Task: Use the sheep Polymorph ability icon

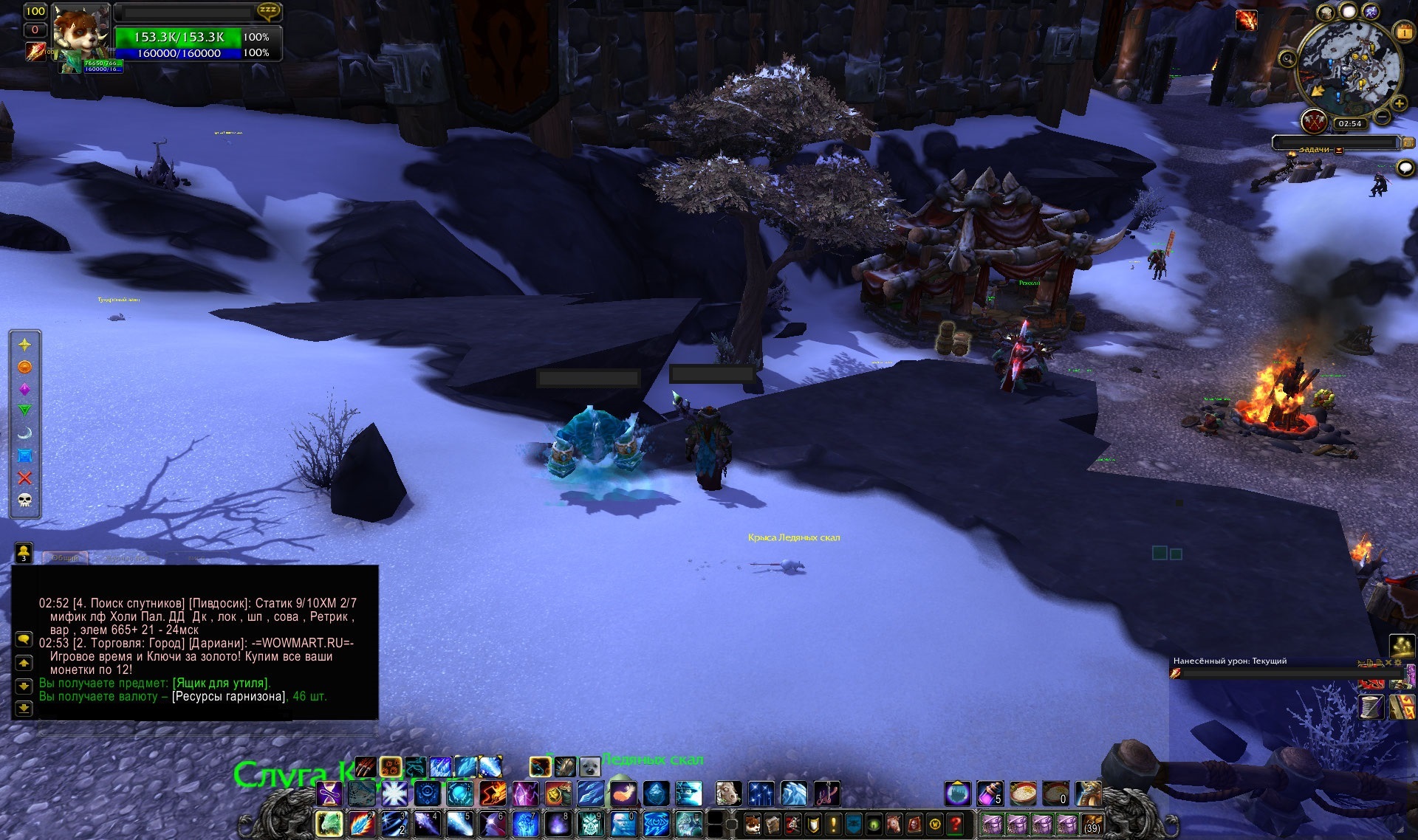Action: tap(727, 793)
